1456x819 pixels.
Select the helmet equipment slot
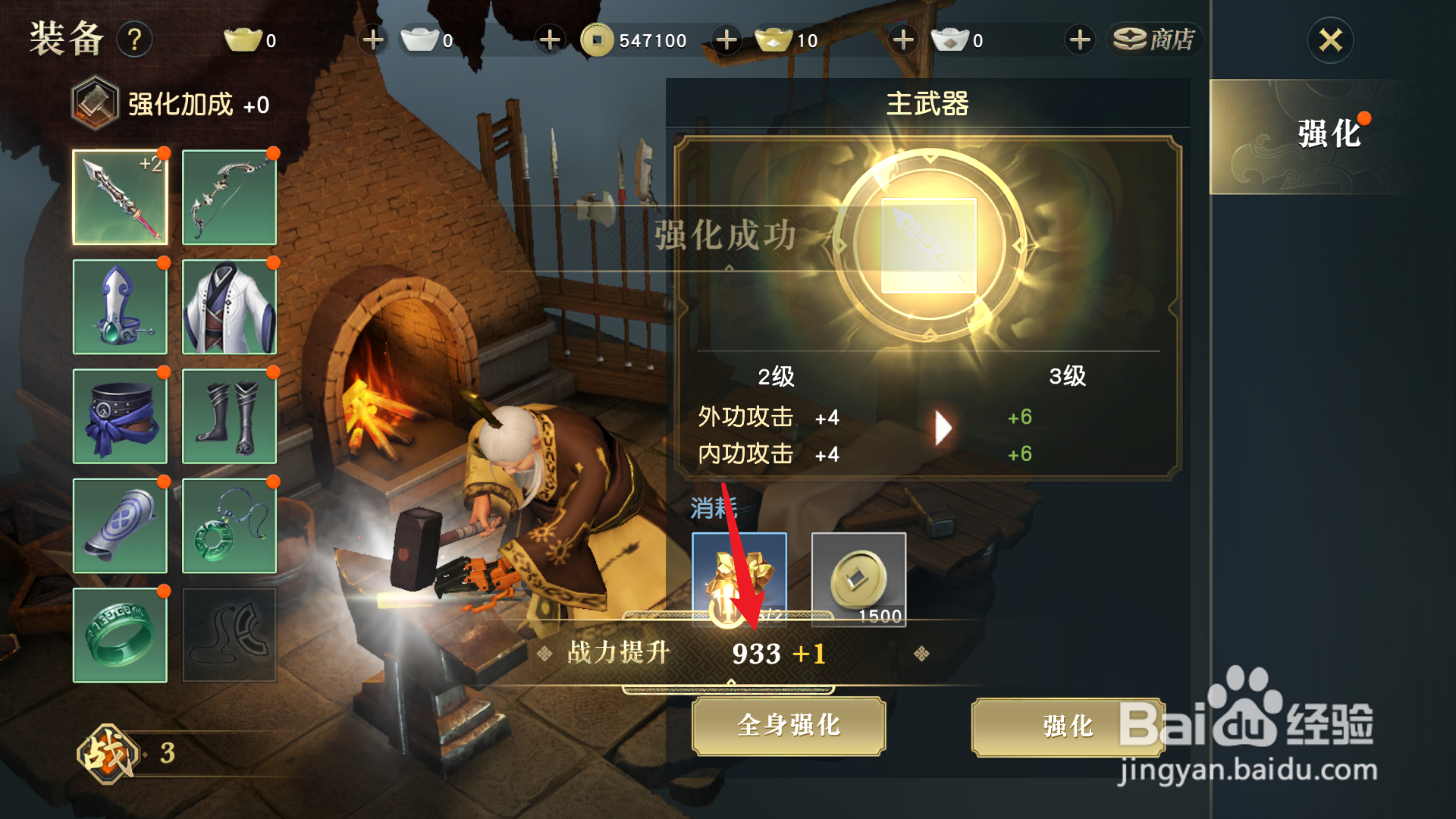coord(120,306)
